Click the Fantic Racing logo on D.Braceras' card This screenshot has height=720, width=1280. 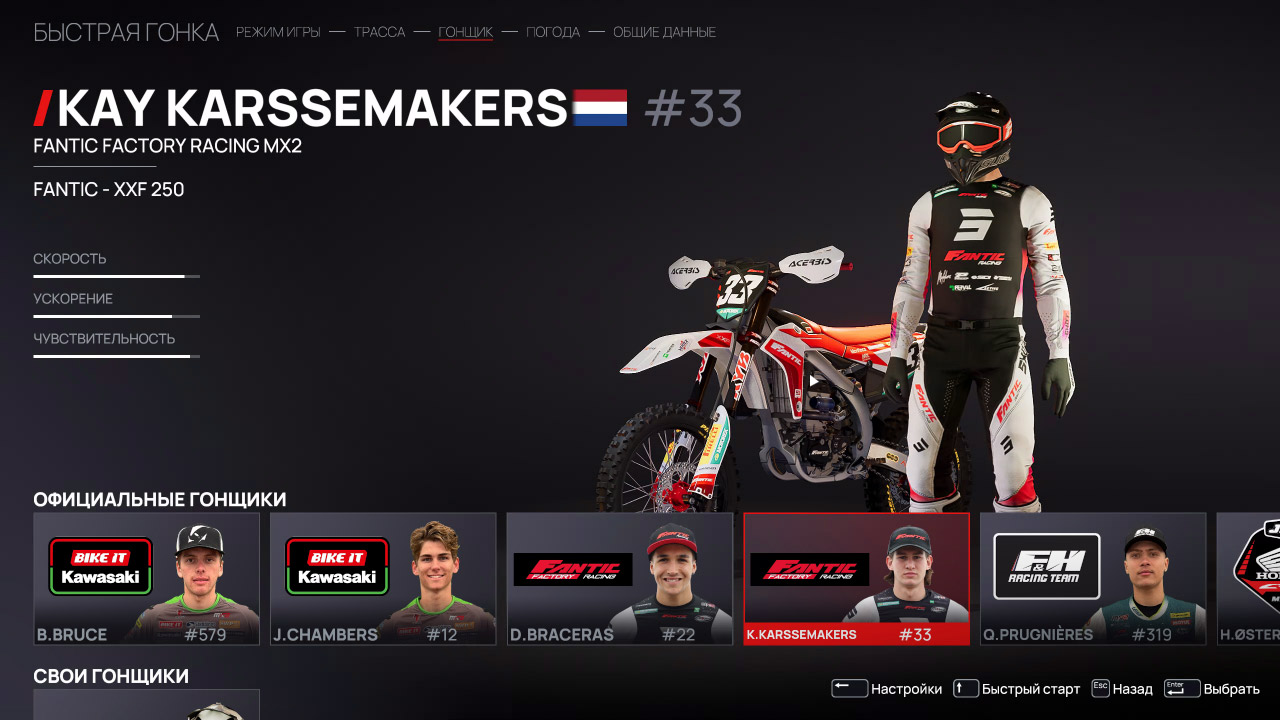coord(574,568)
